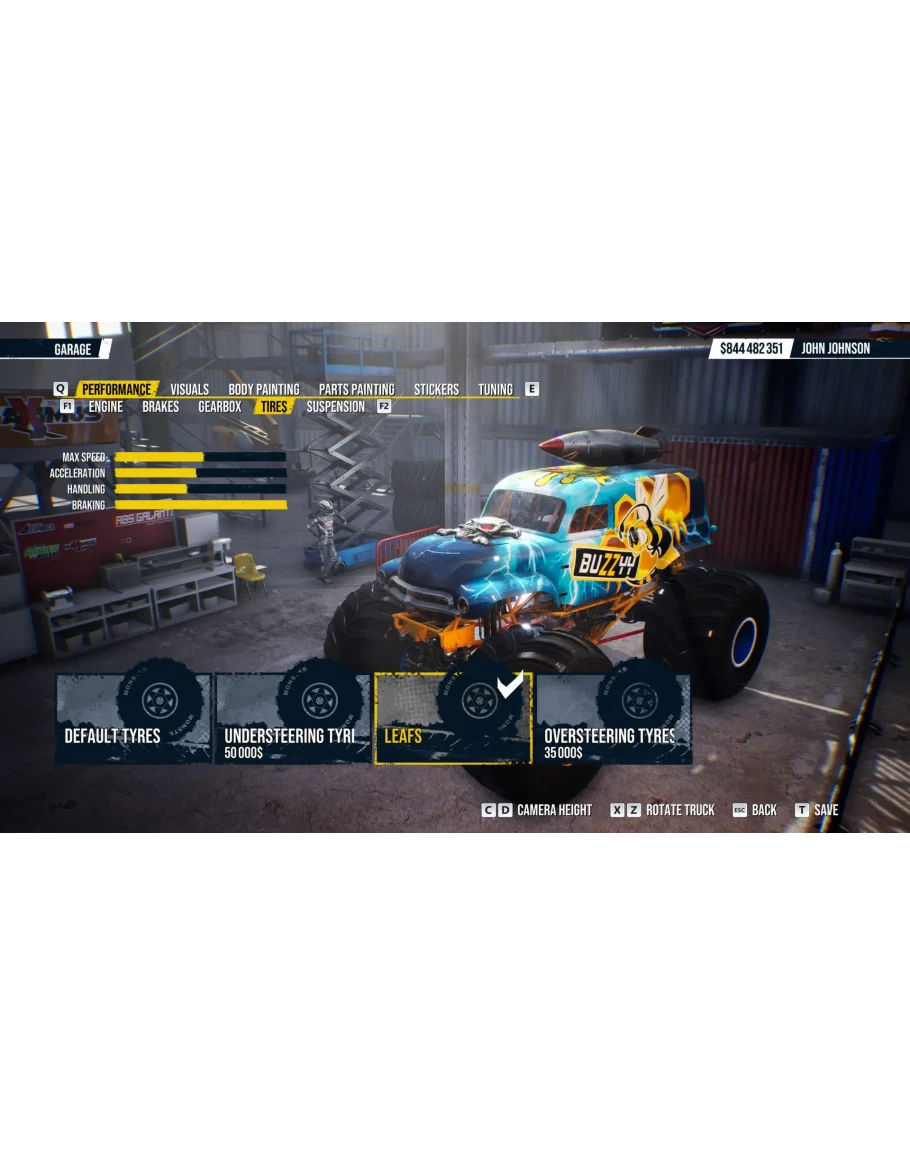
Task: Select the Leafs tyre tile
Action: click(x=452, y=718)
